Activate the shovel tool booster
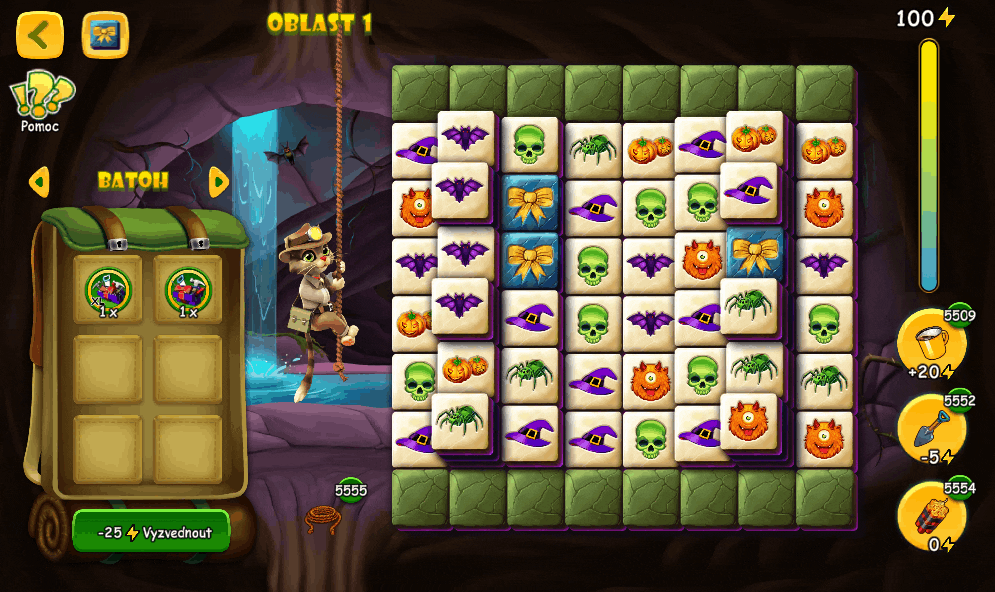The image size is (995, 592). [x=931, y=430]
